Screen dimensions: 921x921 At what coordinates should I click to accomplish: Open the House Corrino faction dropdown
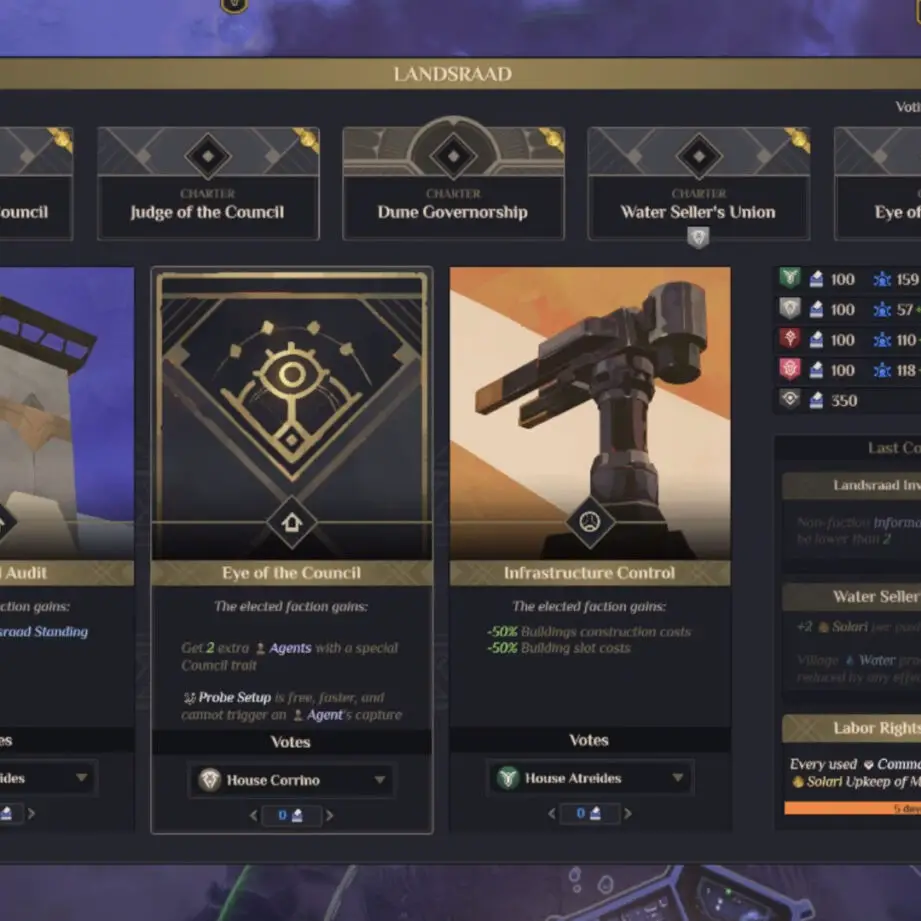click(x=291, y=780)
